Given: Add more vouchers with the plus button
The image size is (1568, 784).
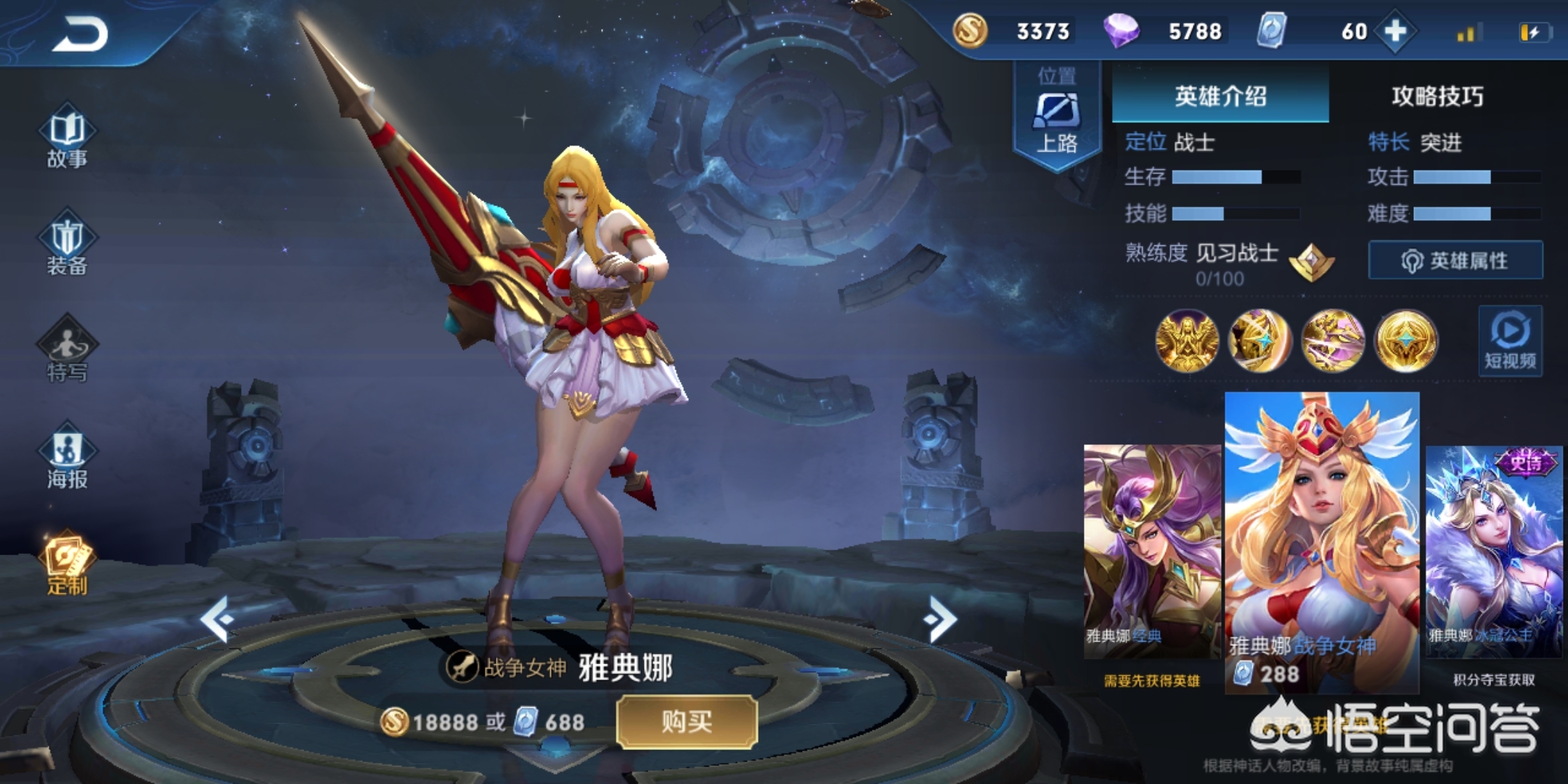Looking at the screenshot, I should click(1395, 31).
